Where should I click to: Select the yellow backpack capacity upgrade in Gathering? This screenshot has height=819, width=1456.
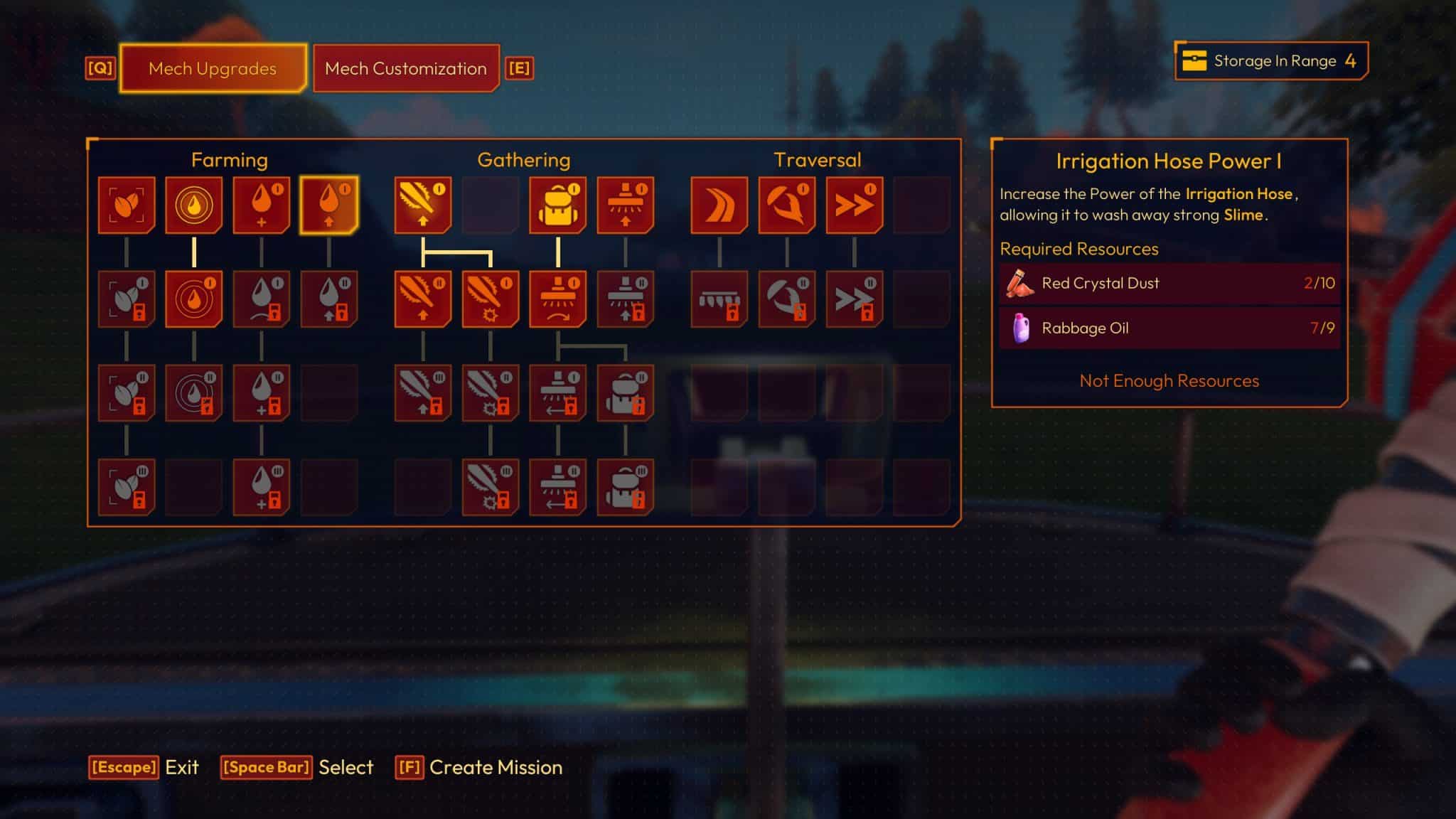click(x=560, y=206)
